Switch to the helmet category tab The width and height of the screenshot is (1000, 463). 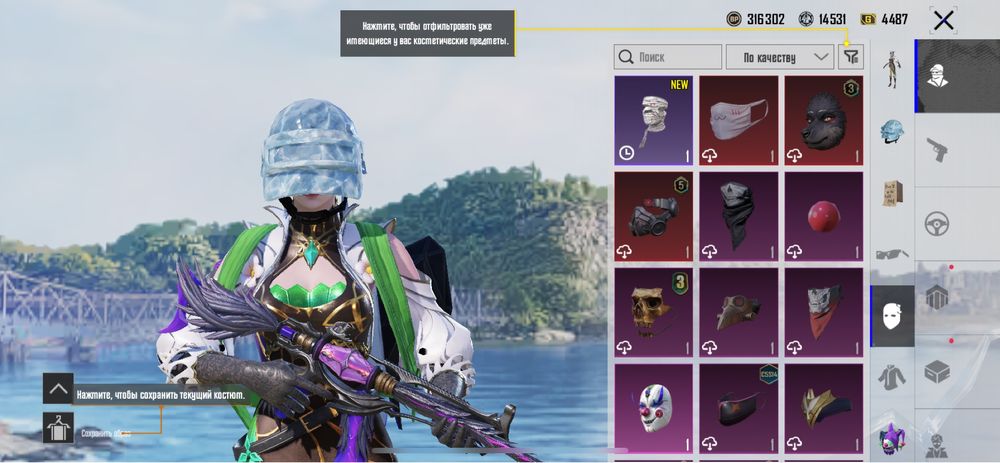tap(892, 131)
